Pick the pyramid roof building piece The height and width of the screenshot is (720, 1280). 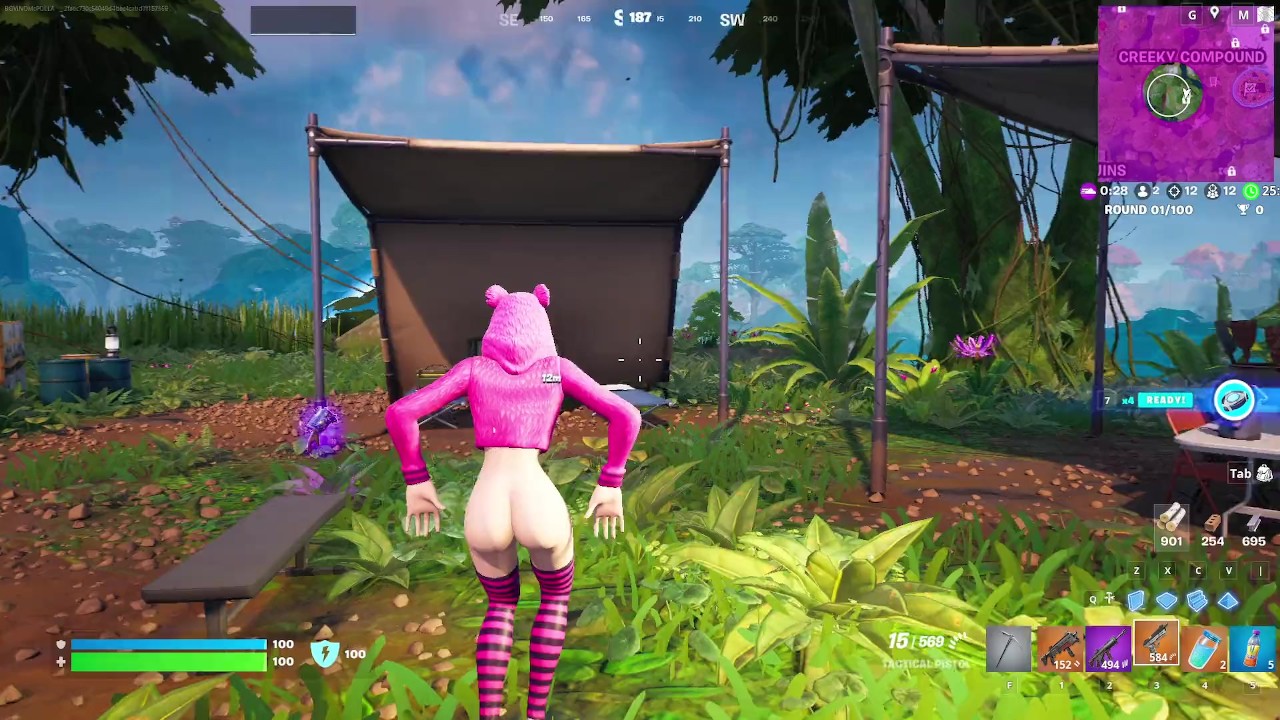(1228, 600)
